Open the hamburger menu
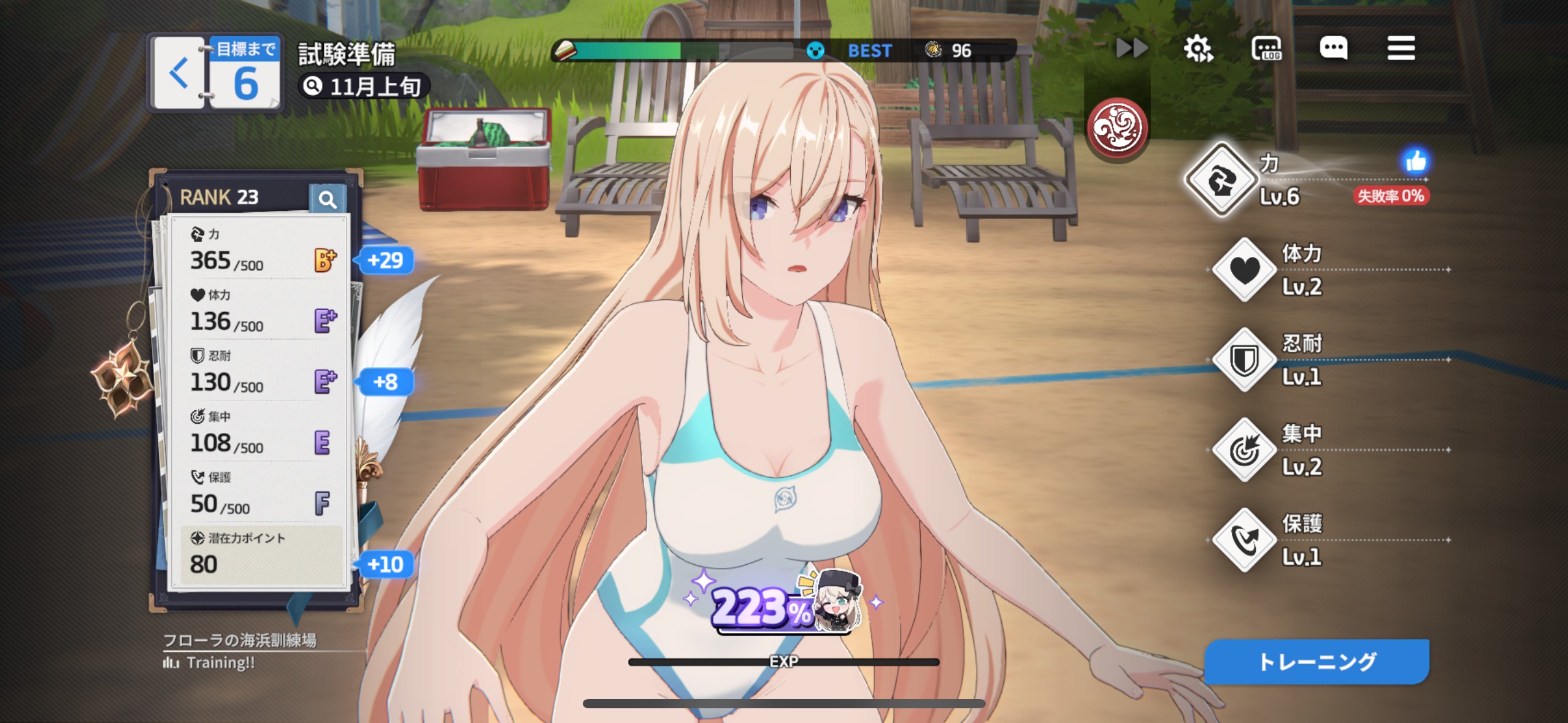 (x=1401, y=48)
